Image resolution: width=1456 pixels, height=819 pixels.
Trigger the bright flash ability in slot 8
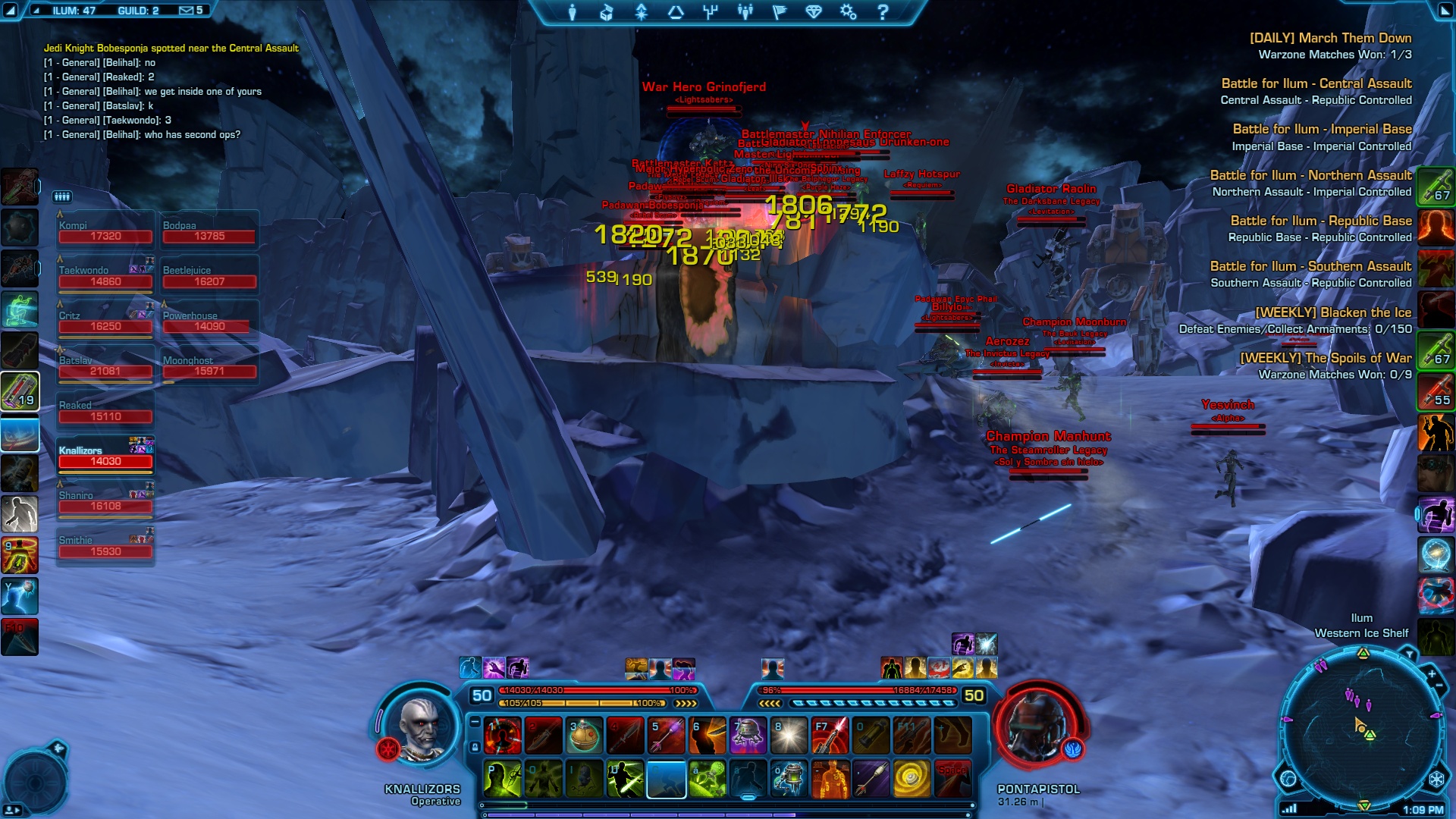(x=789, y=736)
